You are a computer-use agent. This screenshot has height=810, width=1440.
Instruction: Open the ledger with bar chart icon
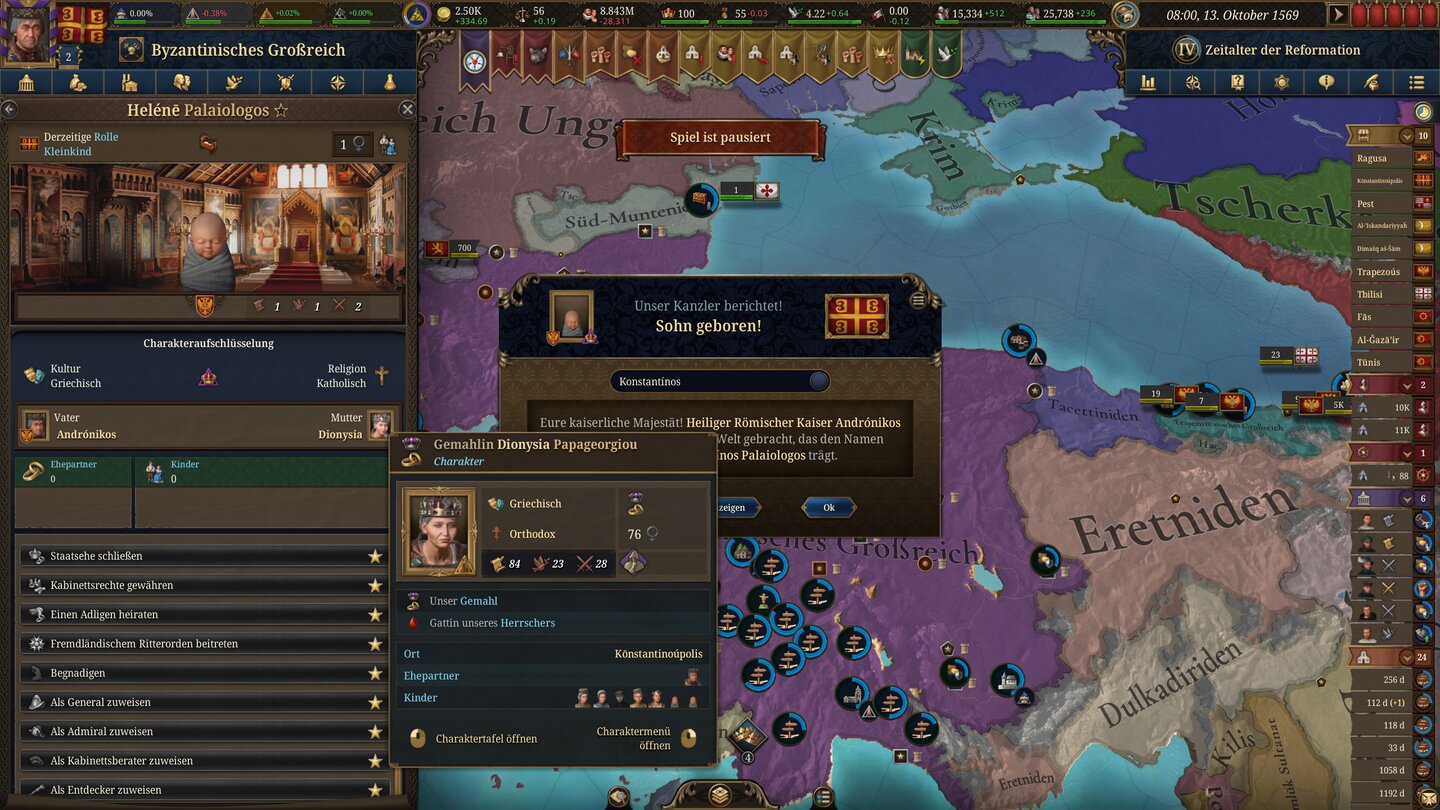[1148, 82]
